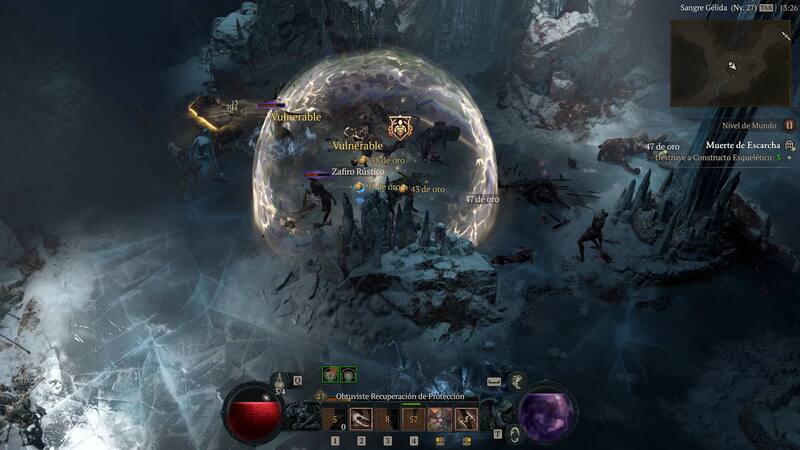
Task: Activate the fourth skill slot showing 57
Action: point(413,420)
